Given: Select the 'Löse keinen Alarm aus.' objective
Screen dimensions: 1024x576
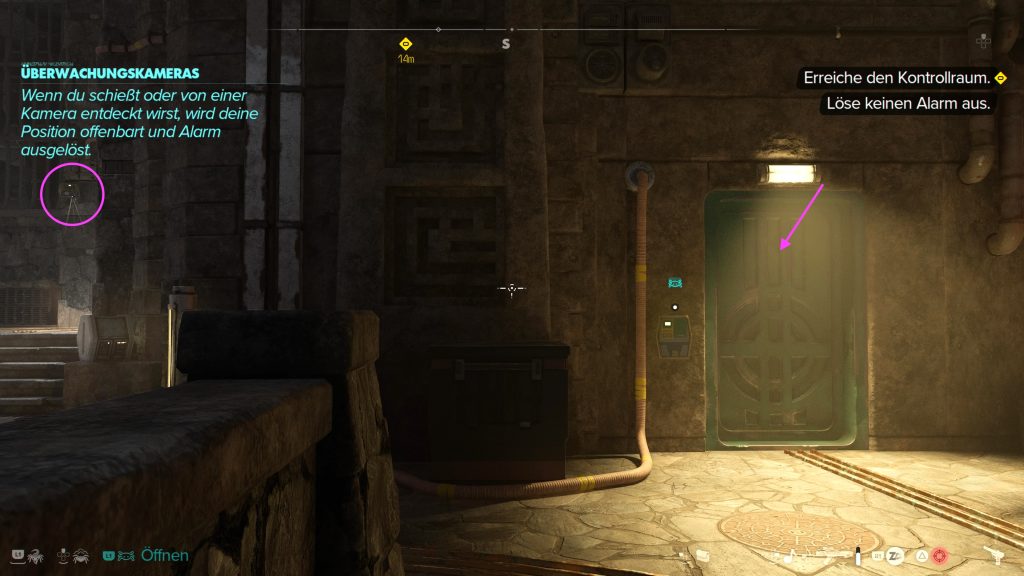Looking at the screenshot, I should tap(908, 103).
